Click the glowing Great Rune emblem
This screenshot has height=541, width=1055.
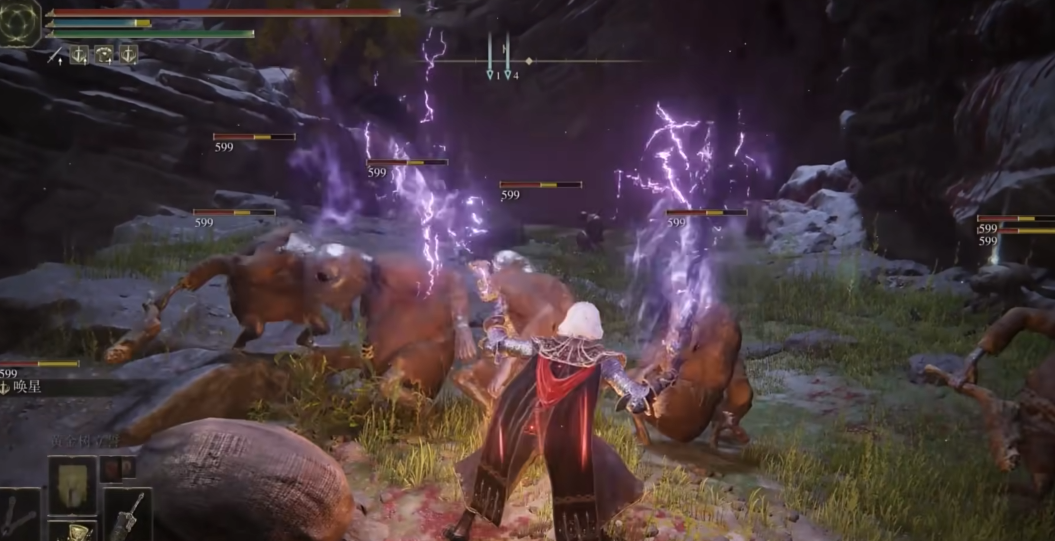tap(20, 22)
